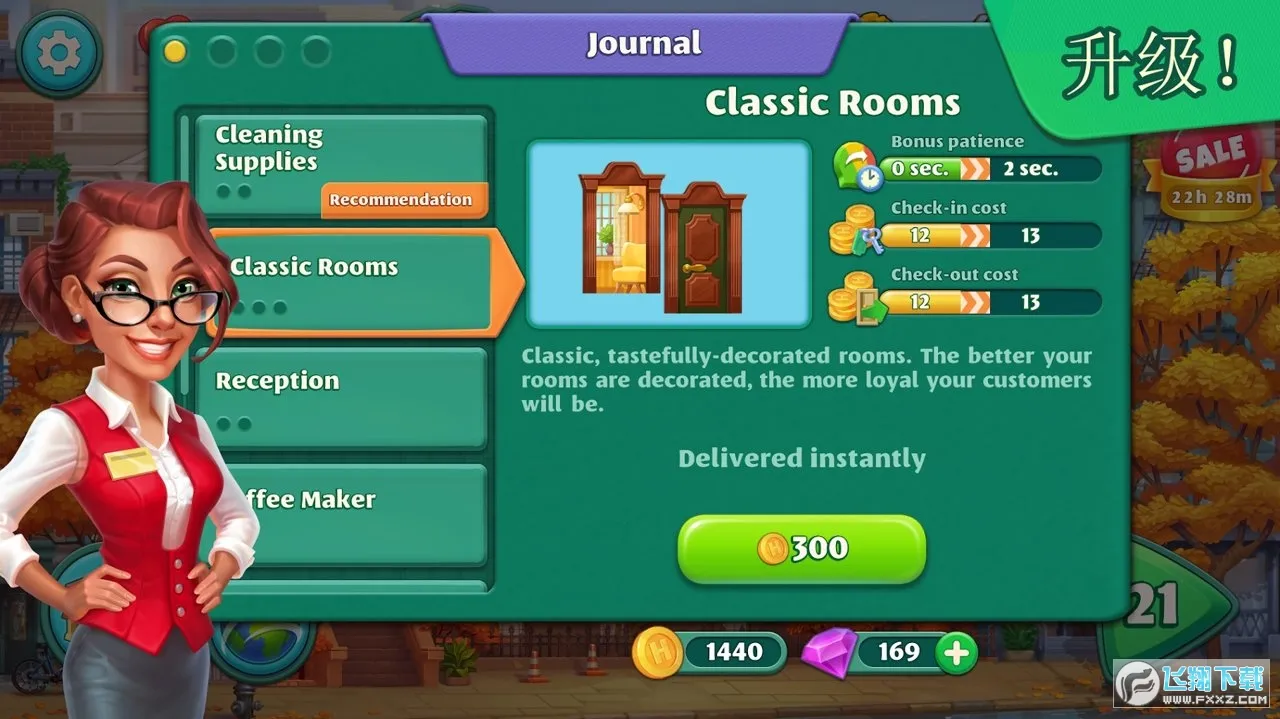Buy the upgrade for 300 coins
The width and height of the screenshot is (1280, 719).
(x=801, y=548)
